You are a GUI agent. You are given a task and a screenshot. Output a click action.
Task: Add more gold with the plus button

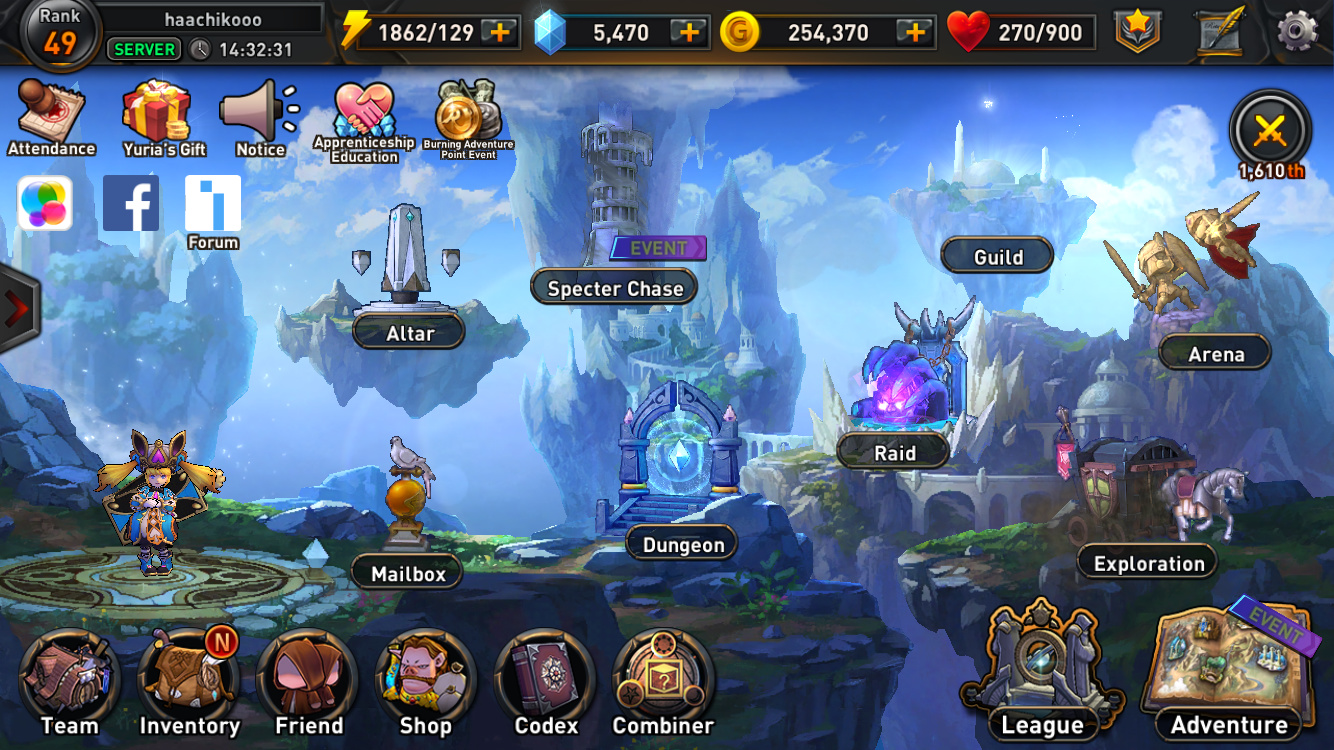click(x=914, y=32)
